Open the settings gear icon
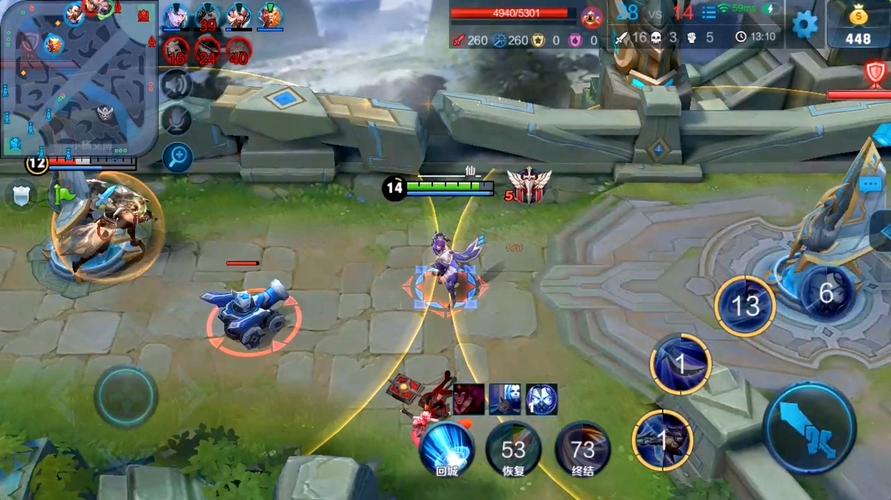Image resolution: width=891 pixels, height=500 pixels. pyautogui.click(x=805, y=23)
